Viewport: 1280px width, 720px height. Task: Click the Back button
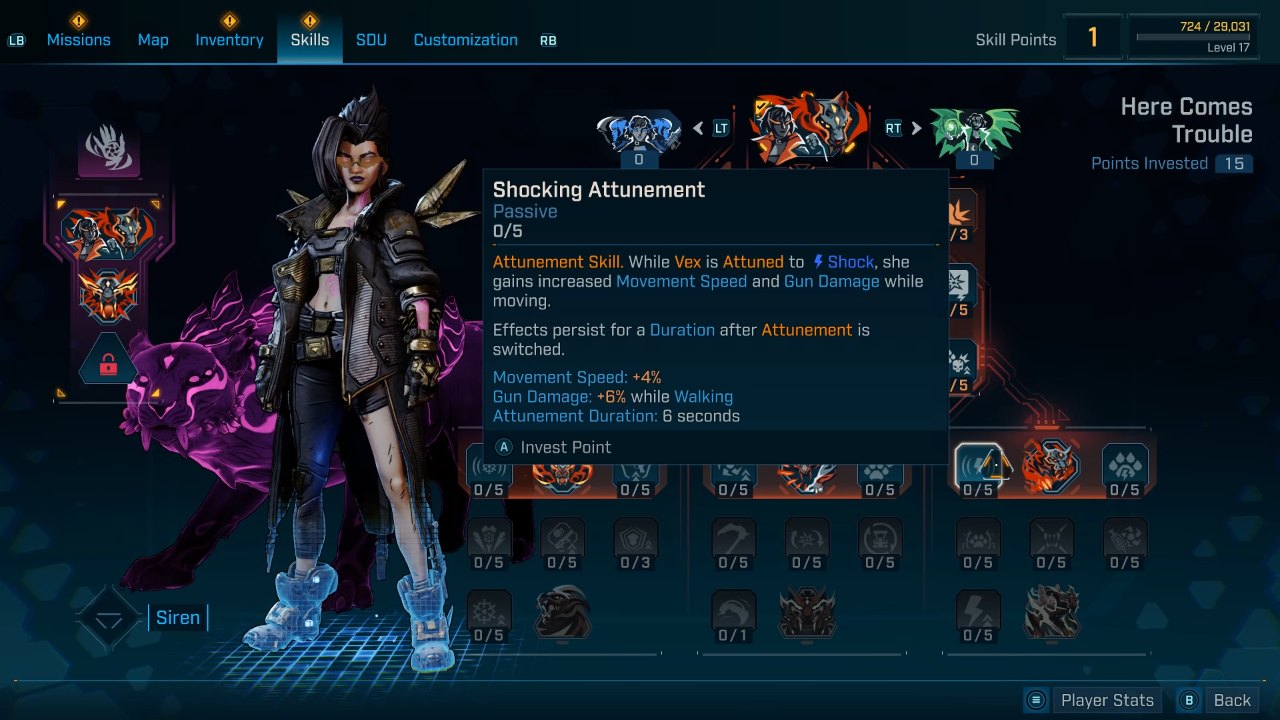(1217, 700)
